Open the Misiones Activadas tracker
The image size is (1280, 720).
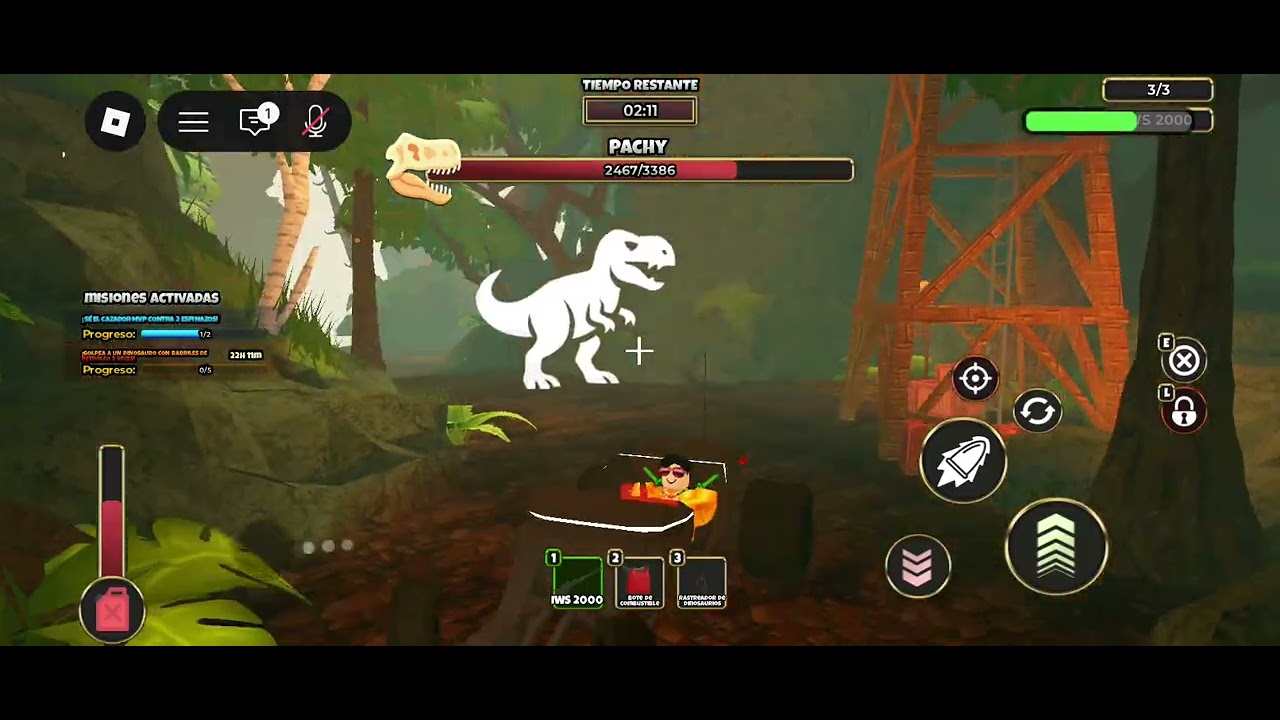[x=151, y=298]
